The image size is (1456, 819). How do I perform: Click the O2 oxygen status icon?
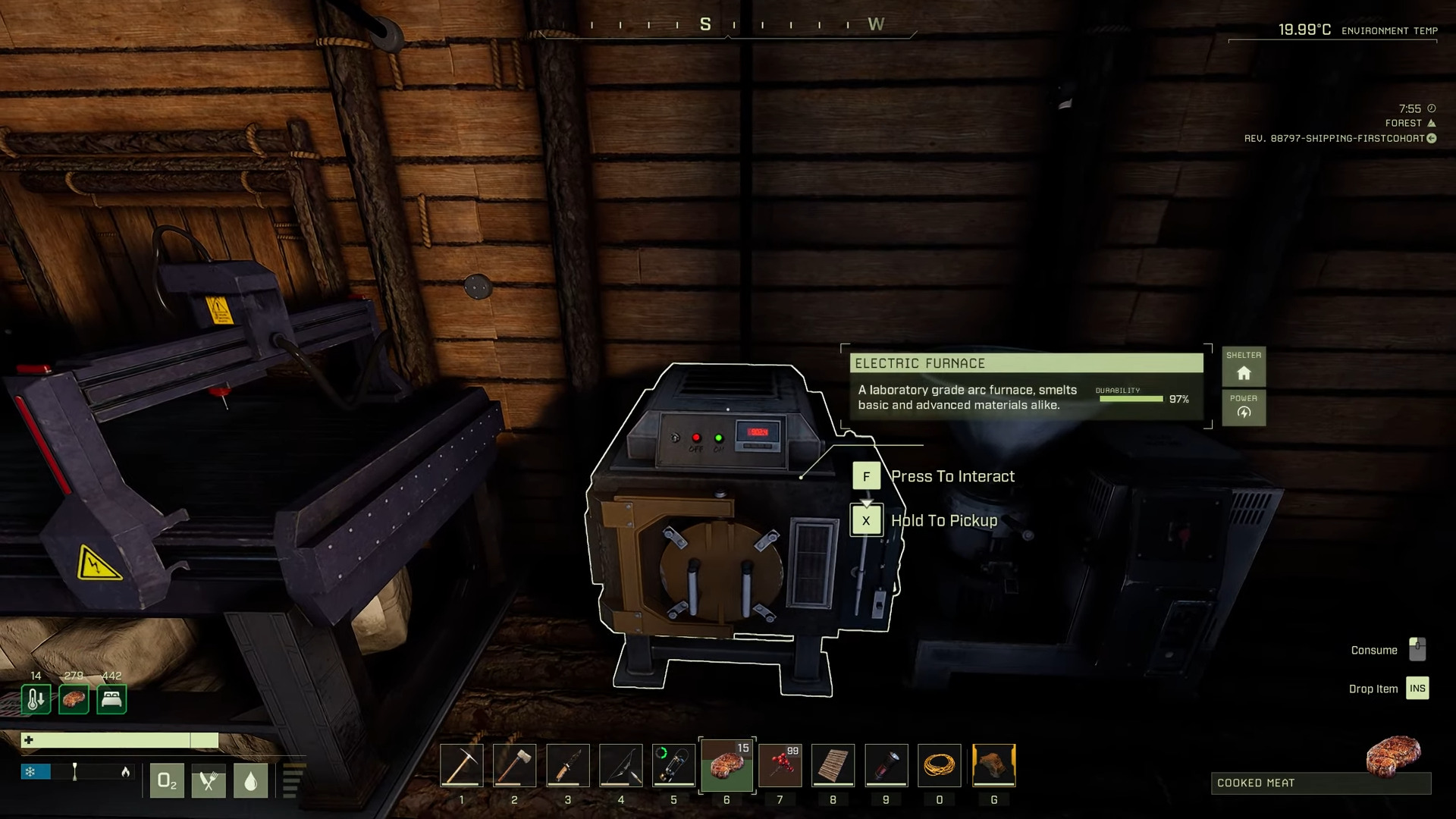coord(167,780)
